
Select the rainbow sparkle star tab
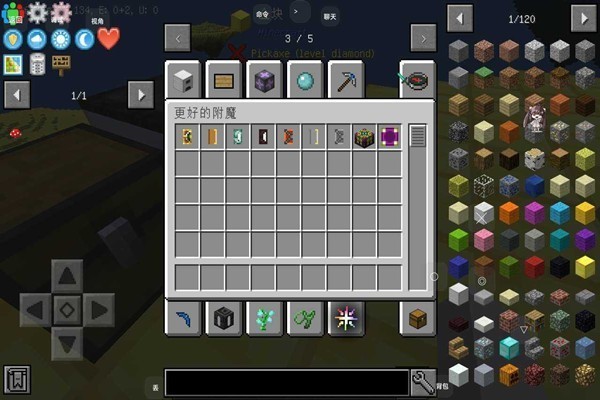click(x=346, y=318)
